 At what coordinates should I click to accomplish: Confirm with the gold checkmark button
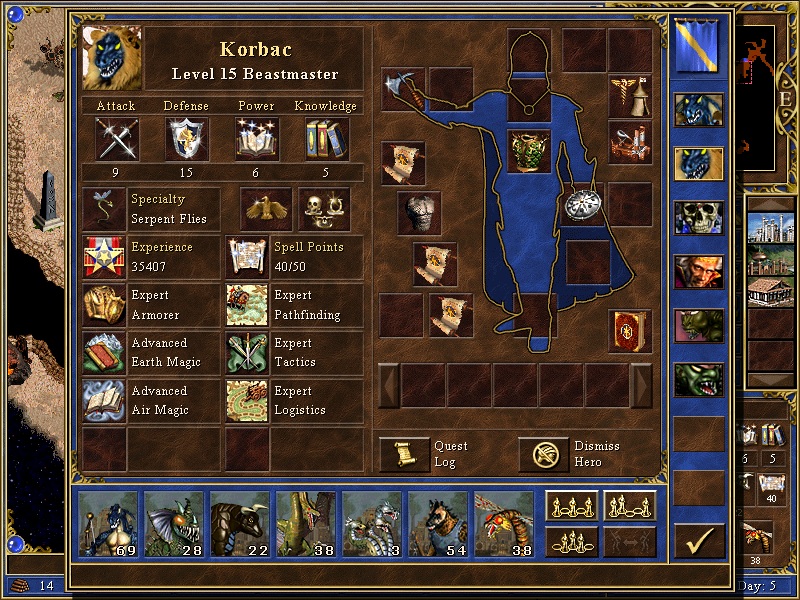pyautogui.click(x=699, y=540)
